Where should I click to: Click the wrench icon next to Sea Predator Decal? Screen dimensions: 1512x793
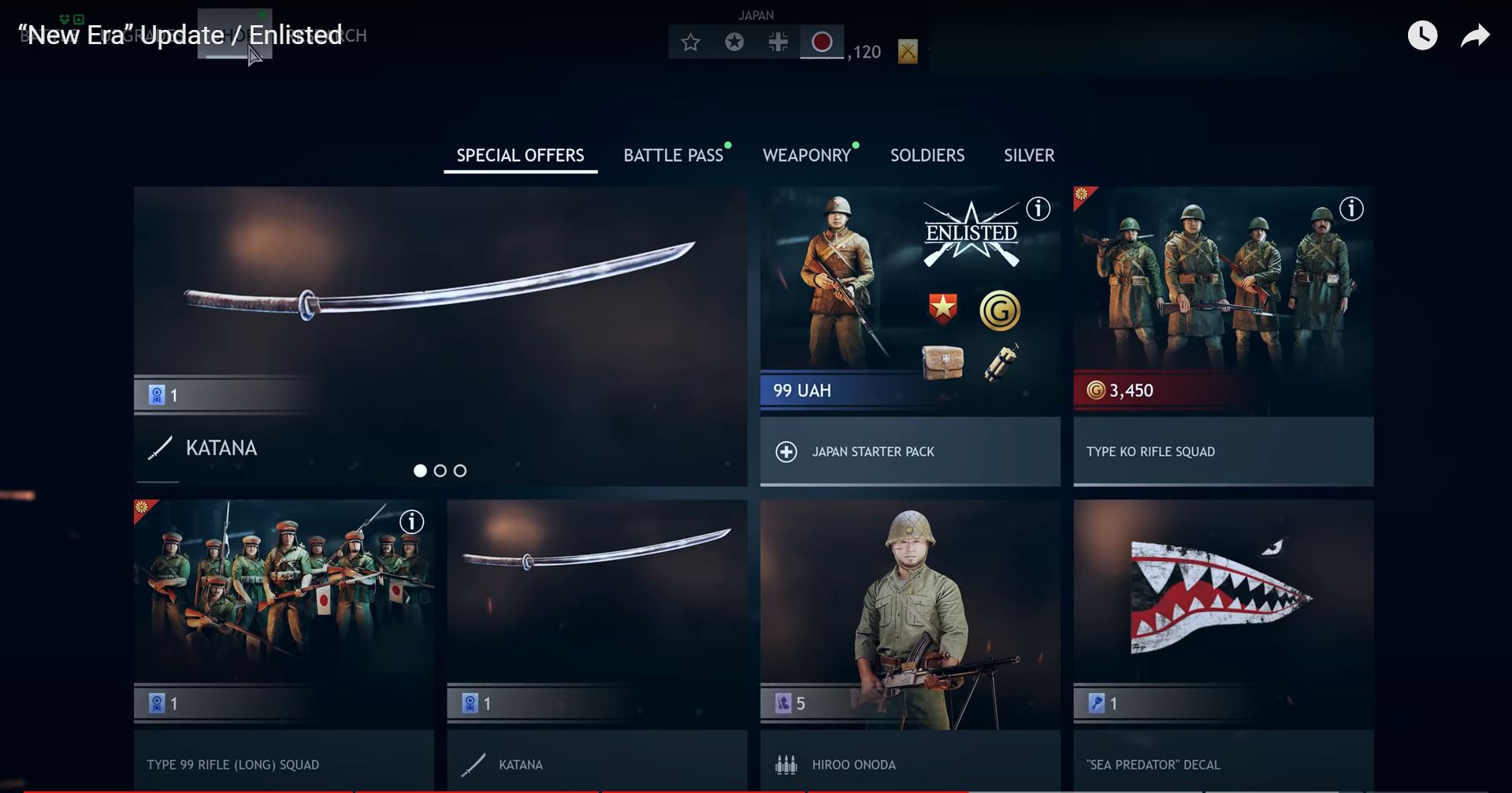coord(1097,703)
